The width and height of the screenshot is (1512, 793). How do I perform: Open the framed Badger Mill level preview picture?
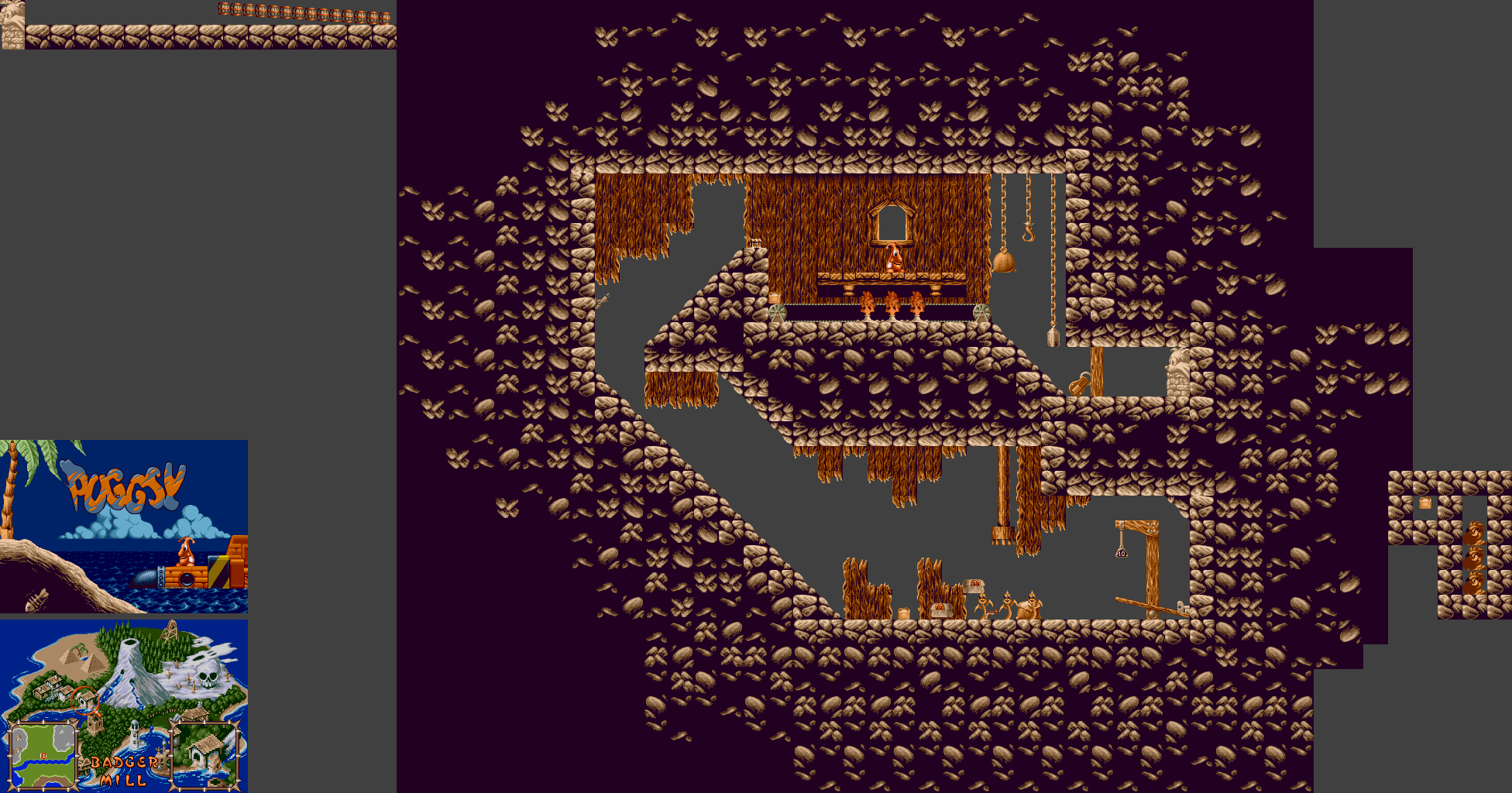205,753
